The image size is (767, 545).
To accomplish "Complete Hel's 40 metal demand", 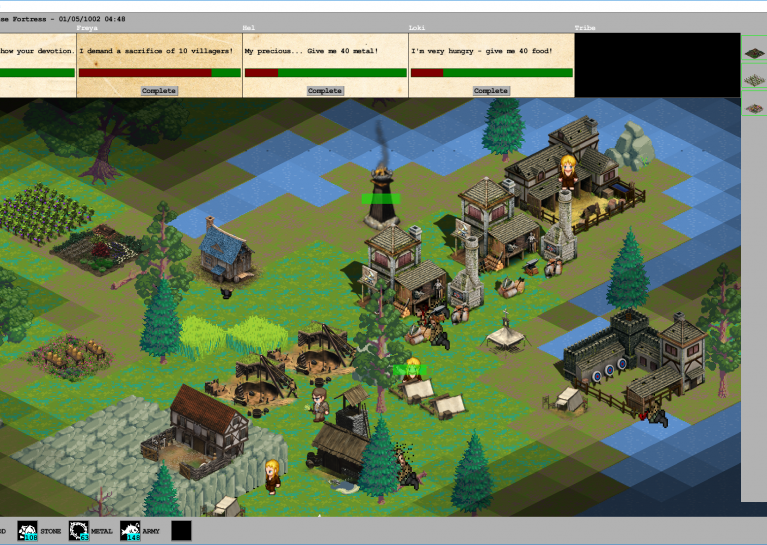I will click(x=325, y=91).
